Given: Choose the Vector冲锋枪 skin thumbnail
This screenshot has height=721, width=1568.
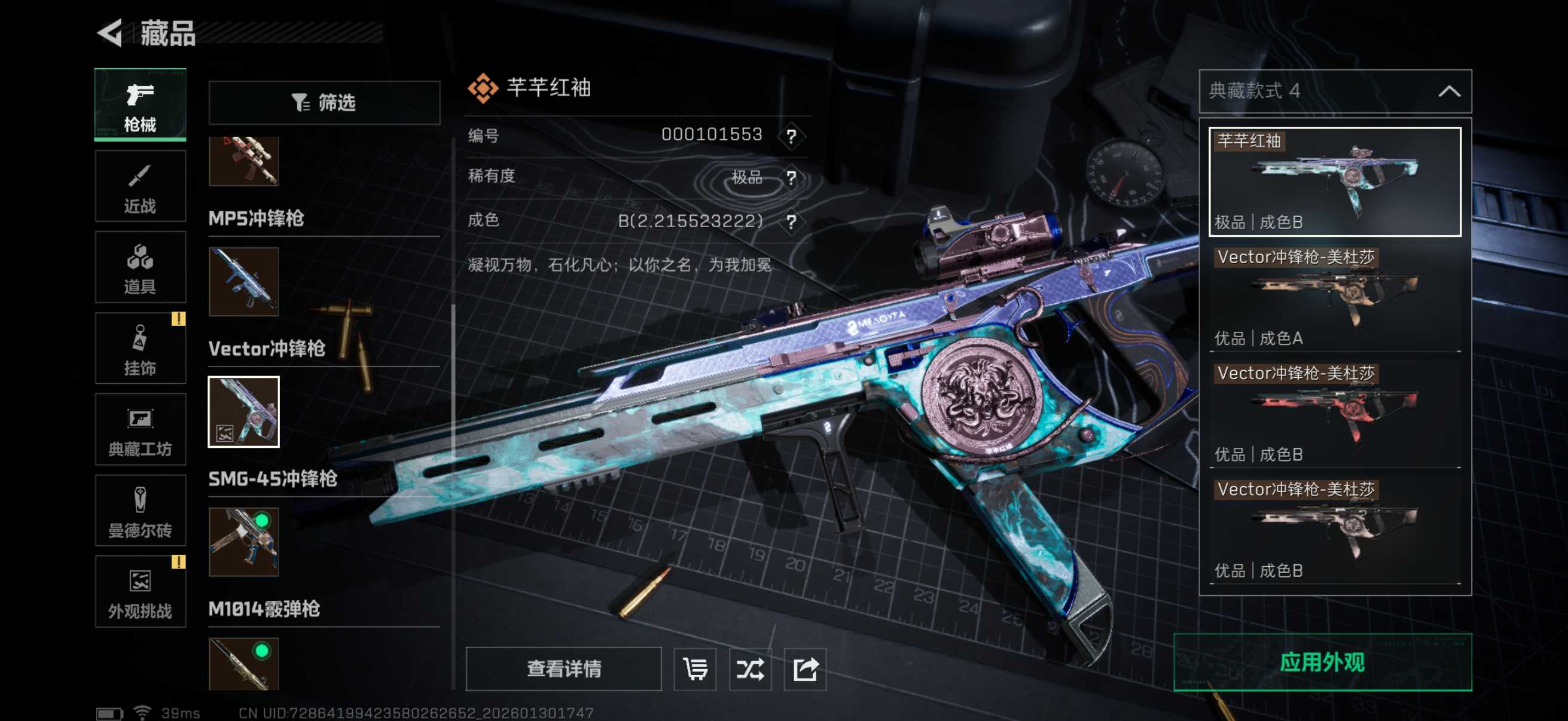Looking at the screenshot, I should pyautogui.click(x=243, y=412).
